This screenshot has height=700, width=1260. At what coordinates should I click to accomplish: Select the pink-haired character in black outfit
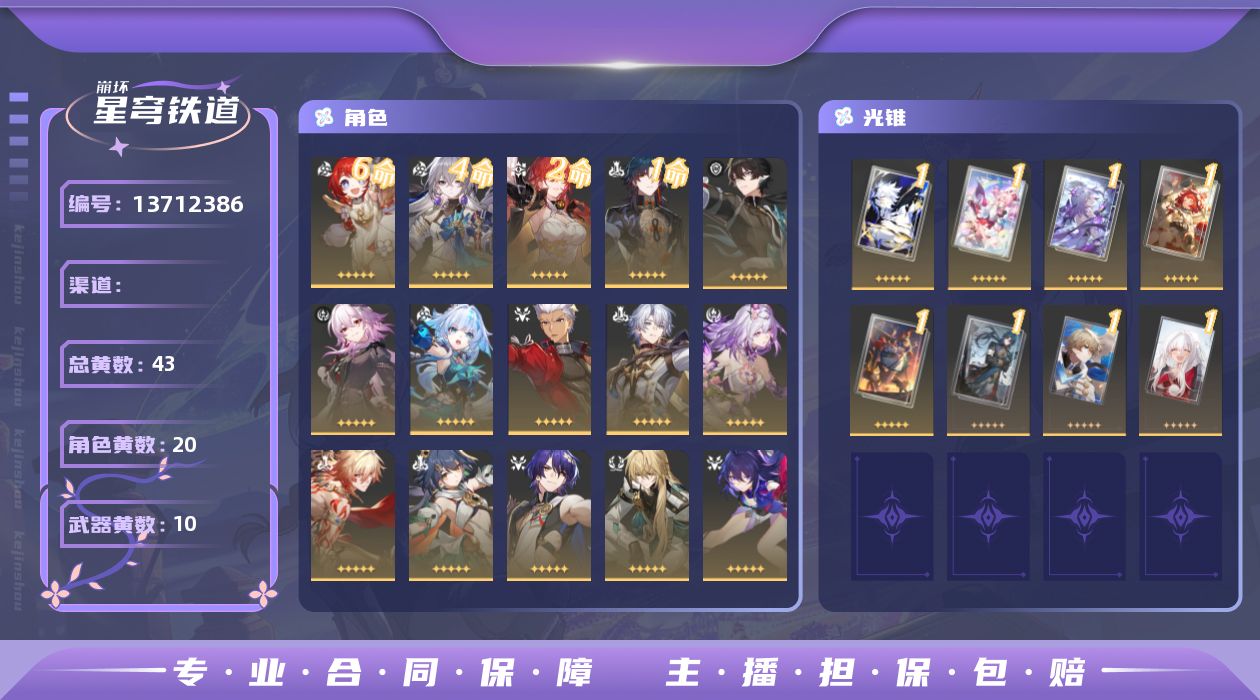352,369
